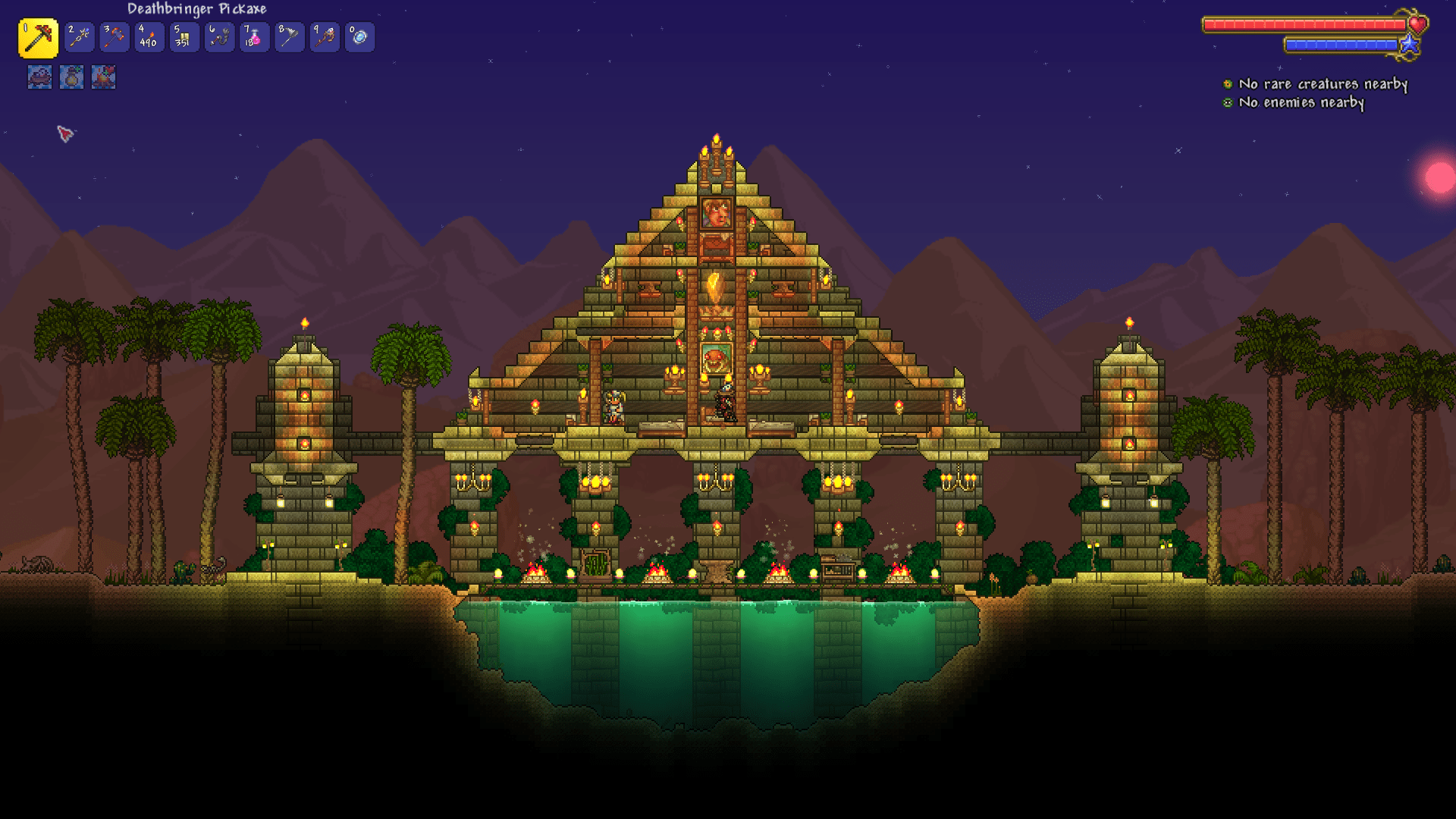Click the armored NPC inside the pyramid

point(613,406)
